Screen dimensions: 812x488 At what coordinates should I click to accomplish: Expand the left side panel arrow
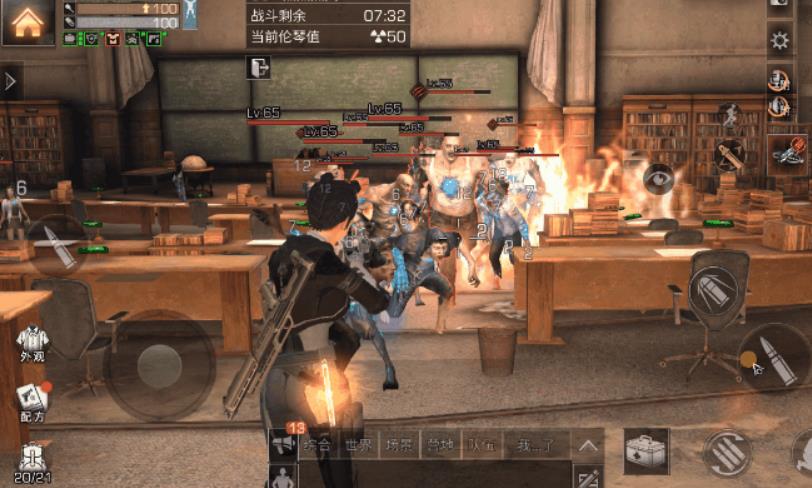(x=10, y=81)
